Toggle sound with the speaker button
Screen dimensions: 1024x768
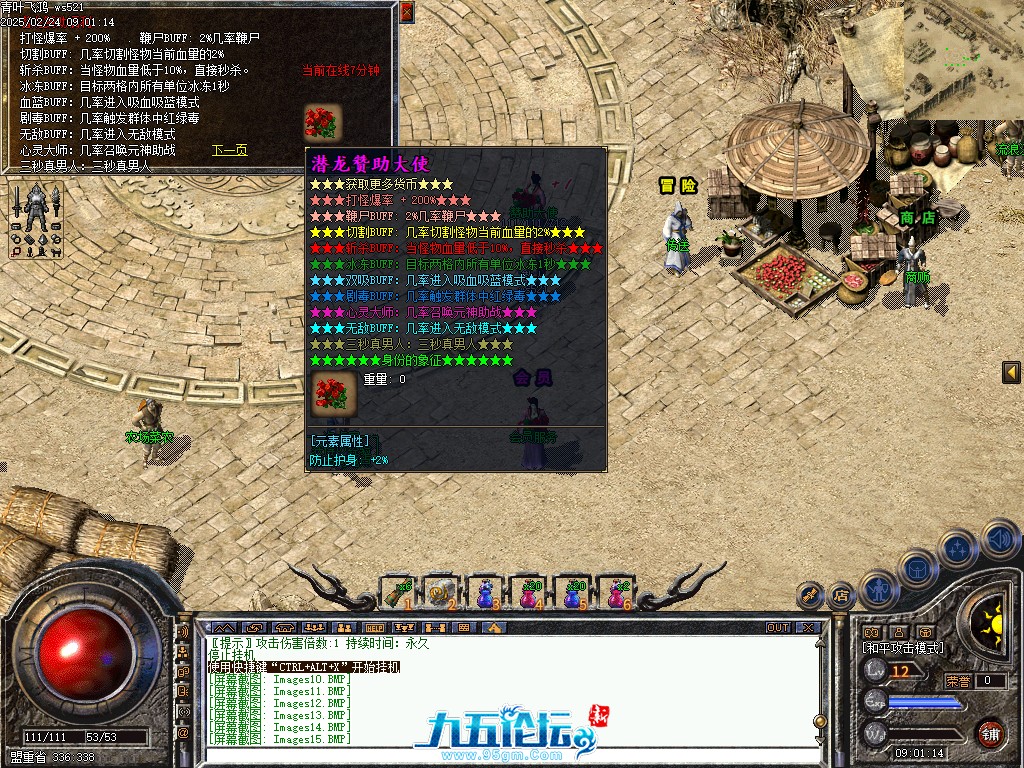tap(999, 540)
